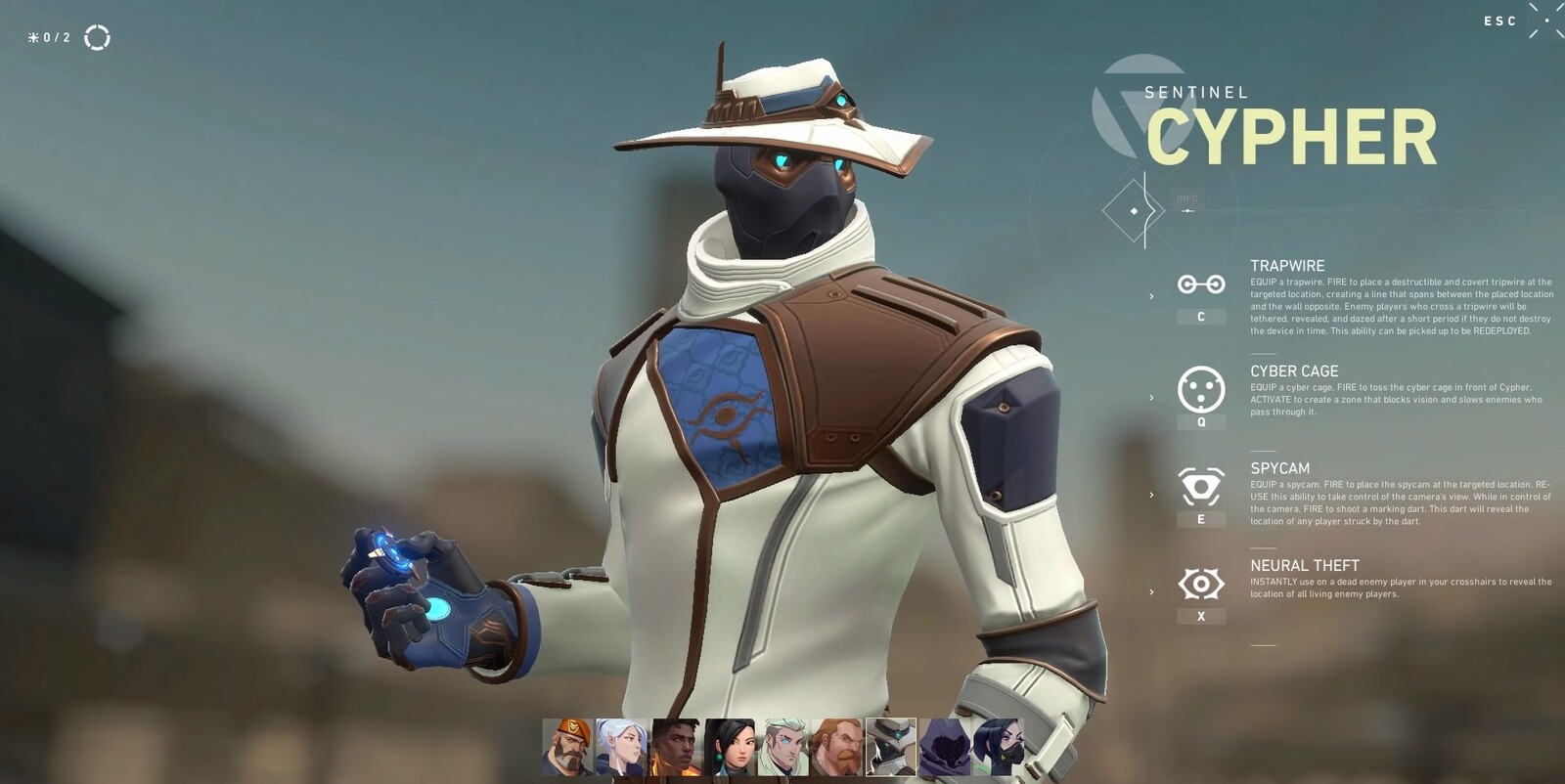Open the INFO tab

point(1188,197)
